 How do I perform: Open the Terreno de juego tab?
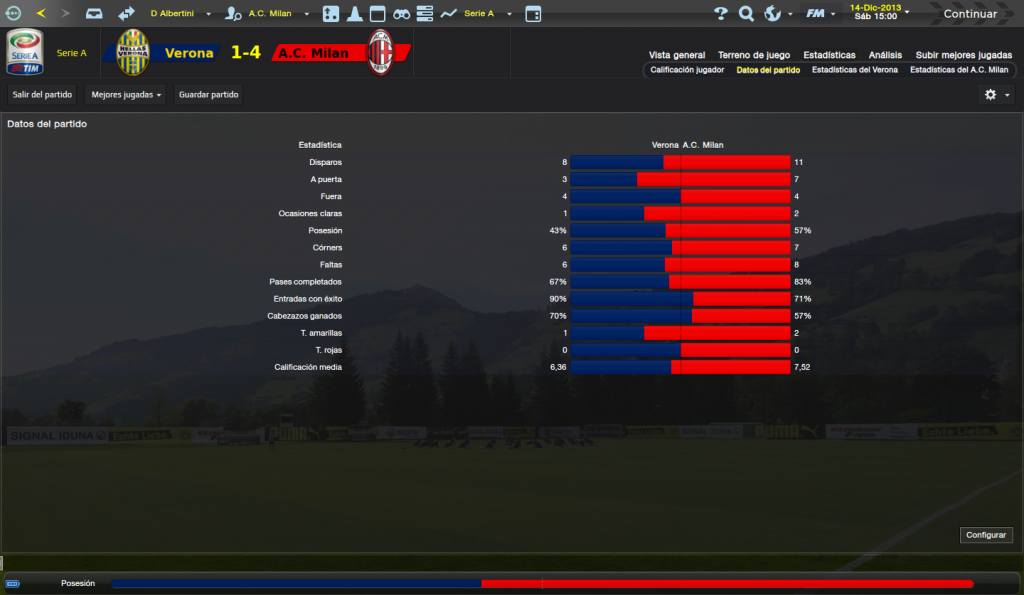pyautogui.click(x=754, y=55)
